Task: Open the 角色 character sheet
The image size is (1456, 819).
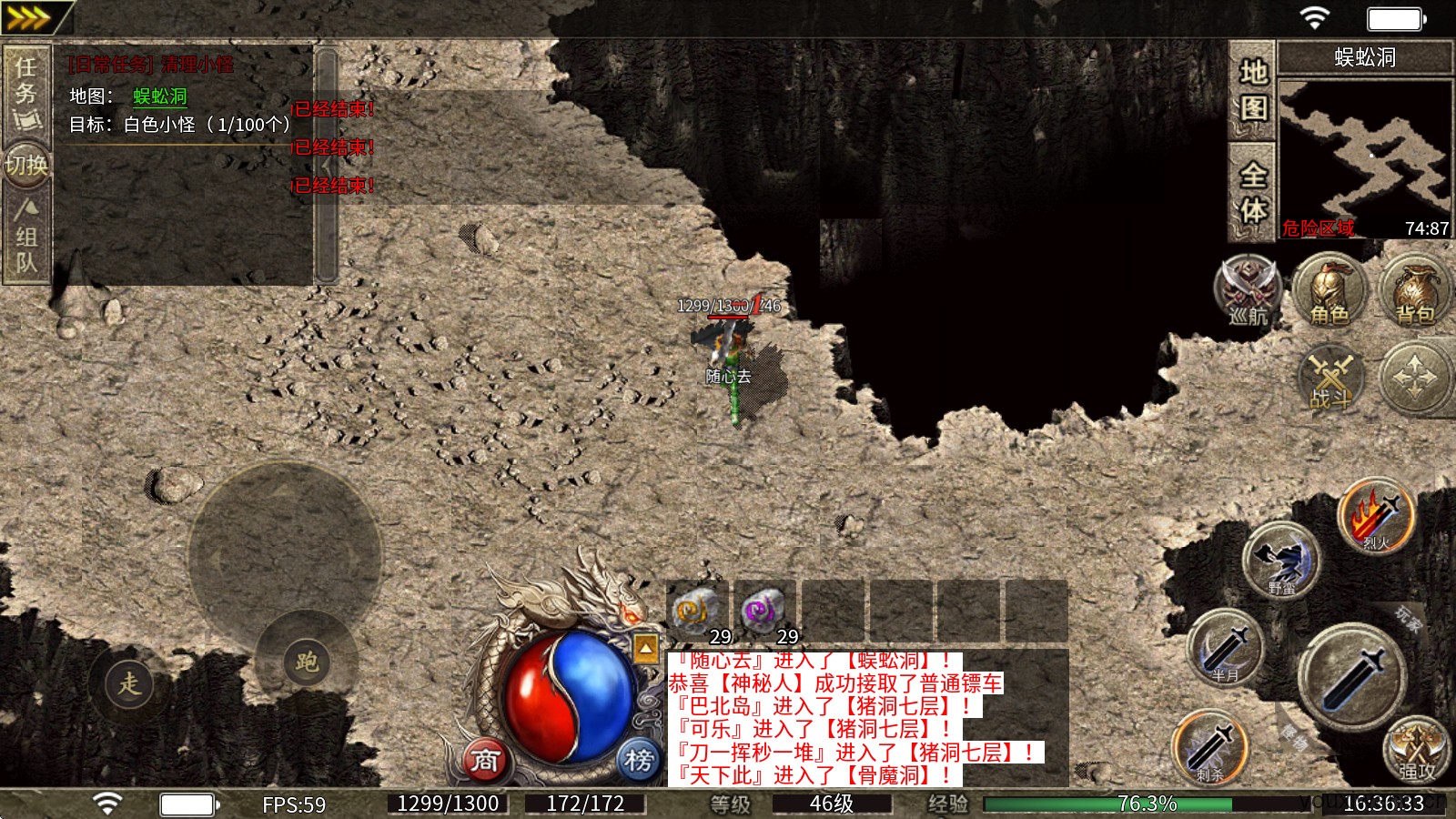Action: coord(1330,289)
